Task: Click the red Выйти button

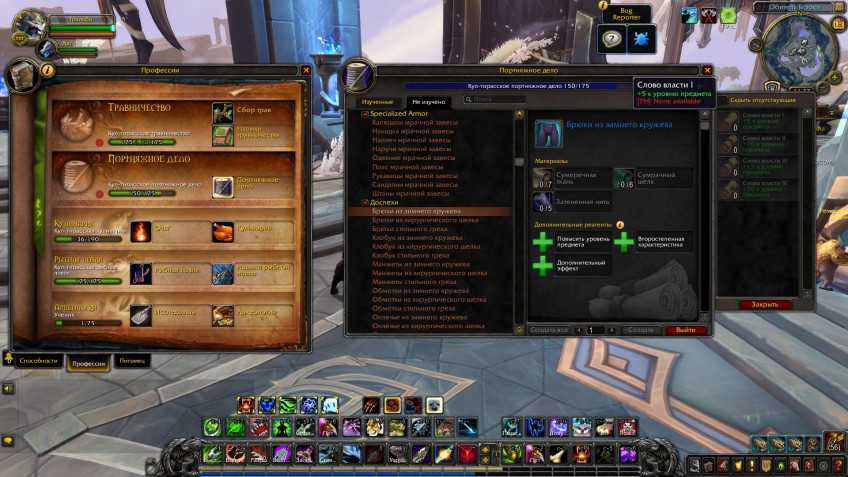Action: [x=686, y=329]
